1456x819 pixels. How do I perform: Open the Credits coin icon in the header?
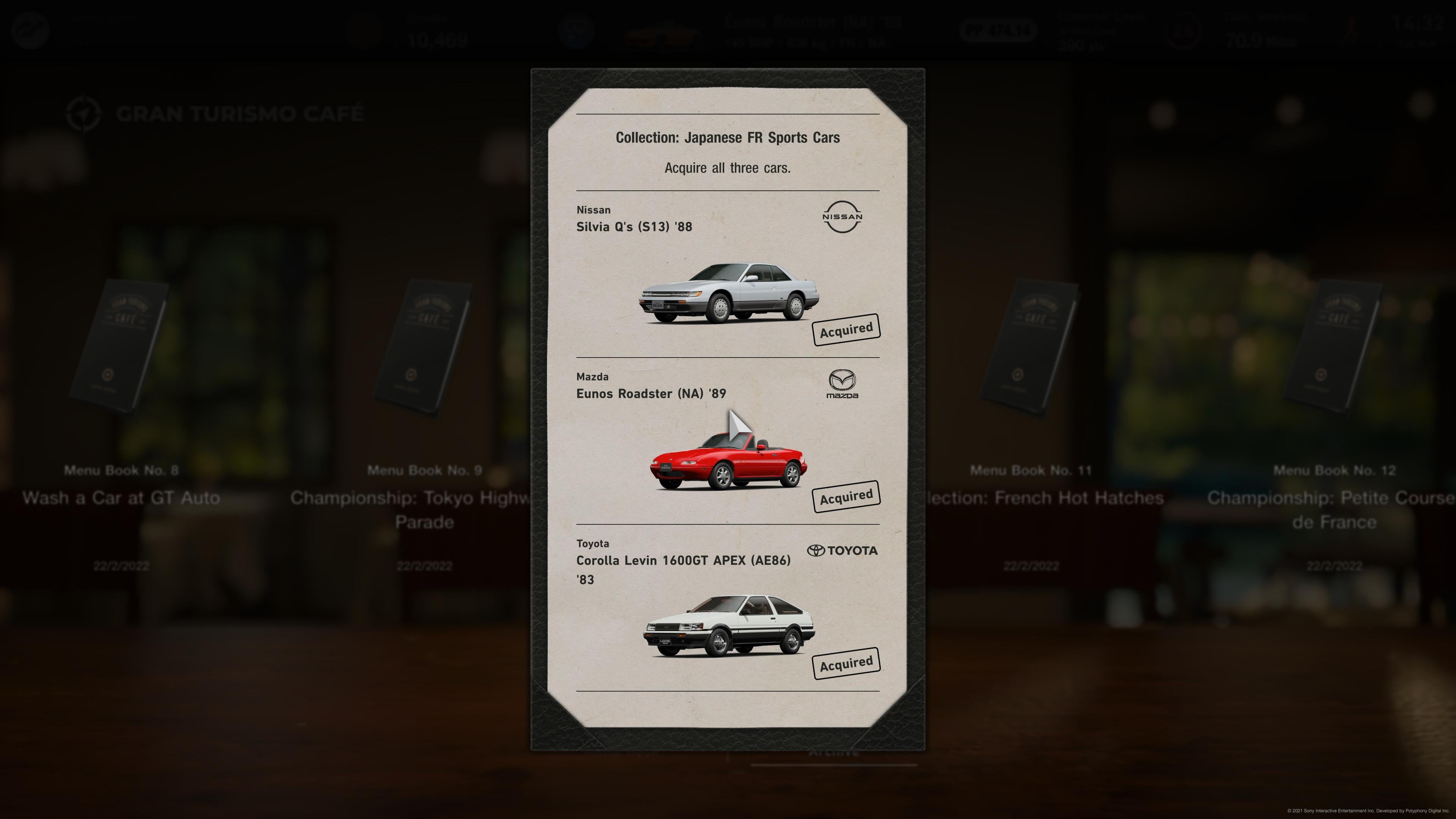[x=364, y=31]
